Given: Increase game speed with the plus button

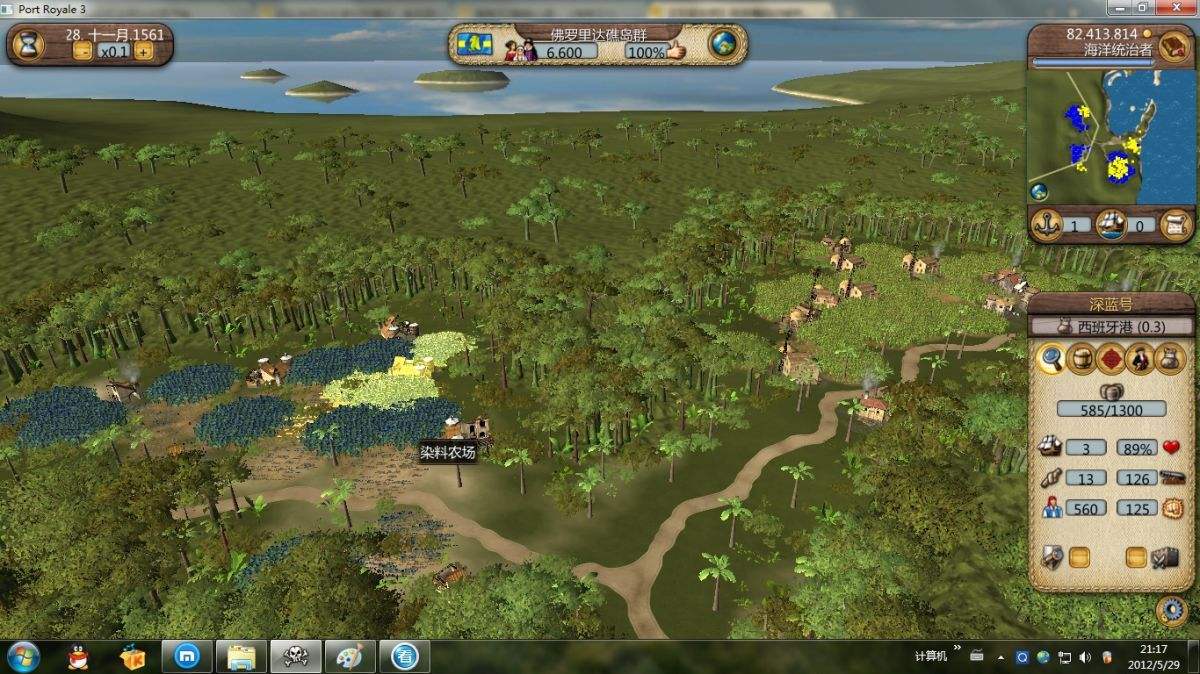Looking at the screenshot, I should [144, 52].
